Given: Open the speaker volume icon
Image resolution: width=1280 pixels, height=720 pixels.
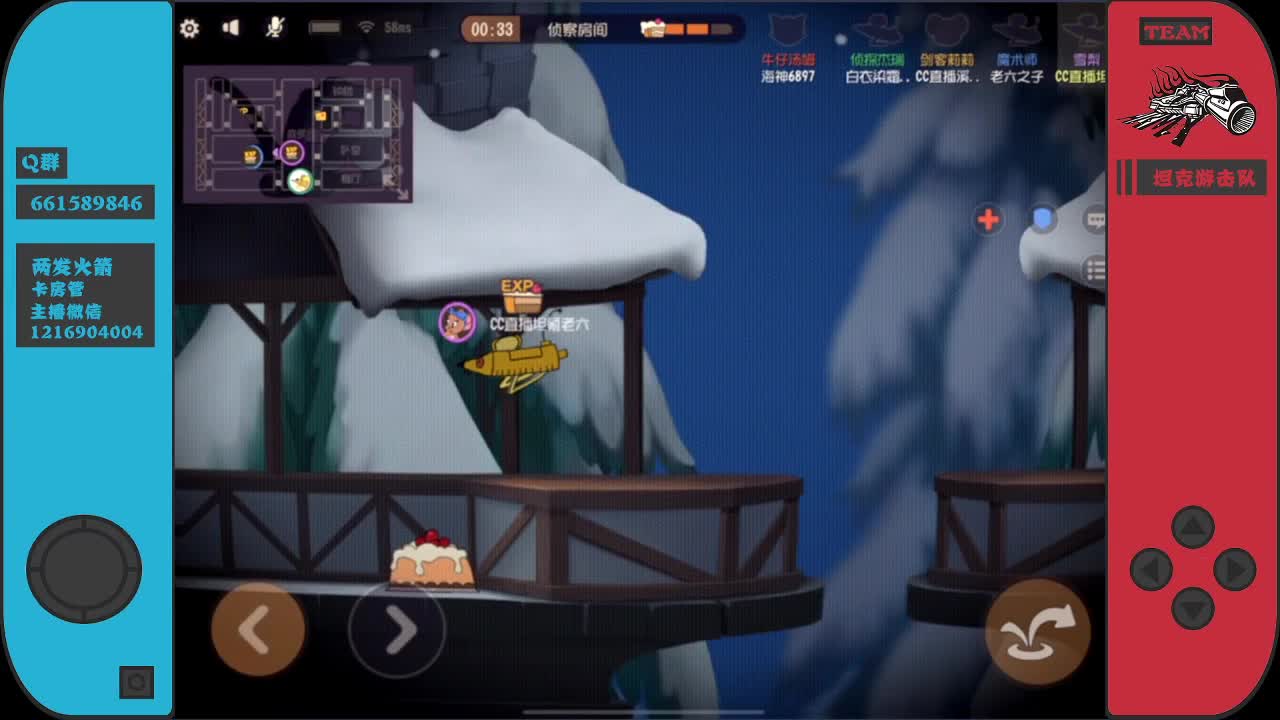Looking at the screenshot, I should (x=231, y=28).
